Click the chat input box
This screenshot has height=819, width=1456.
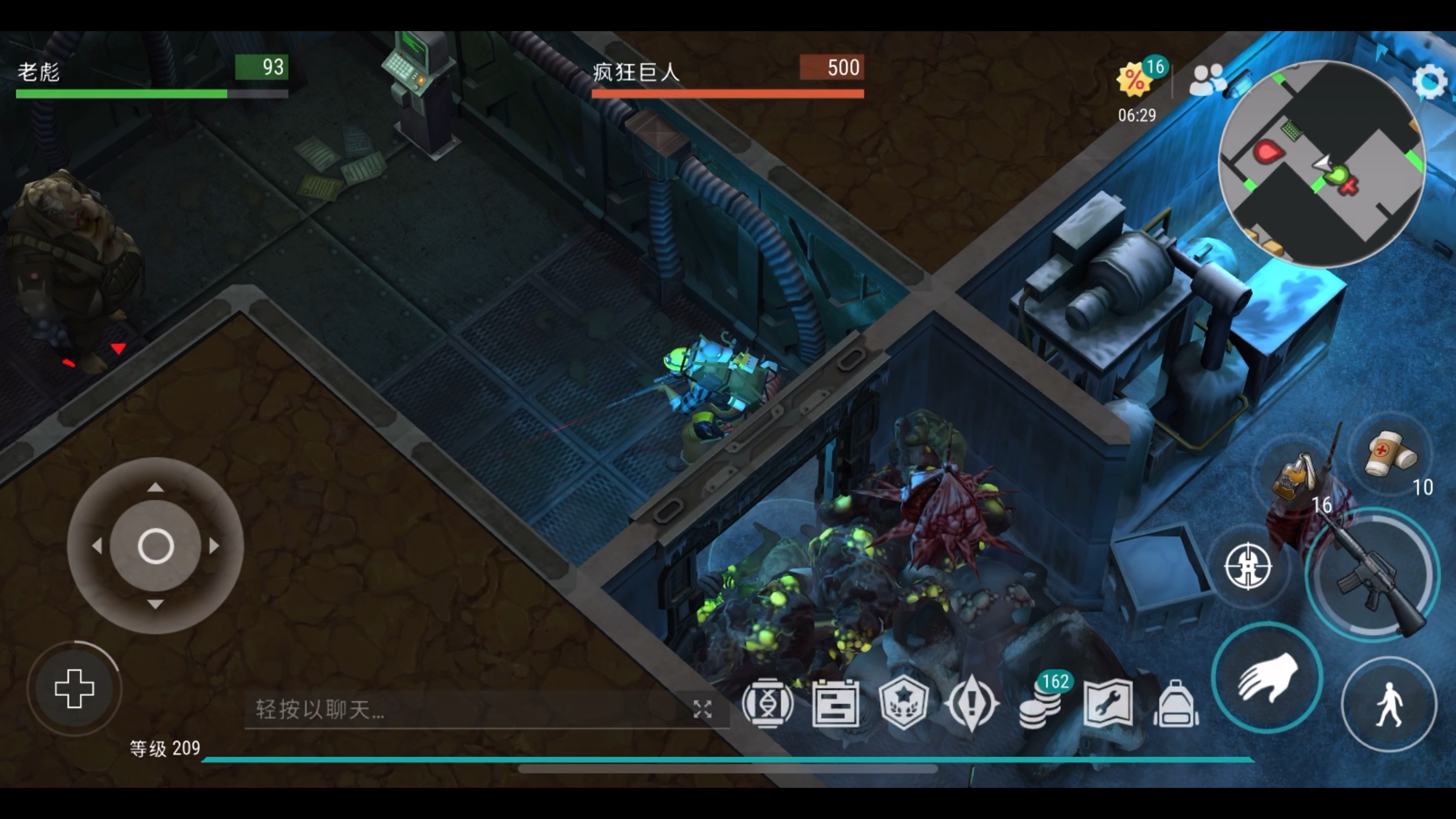[x=464, y=709]
